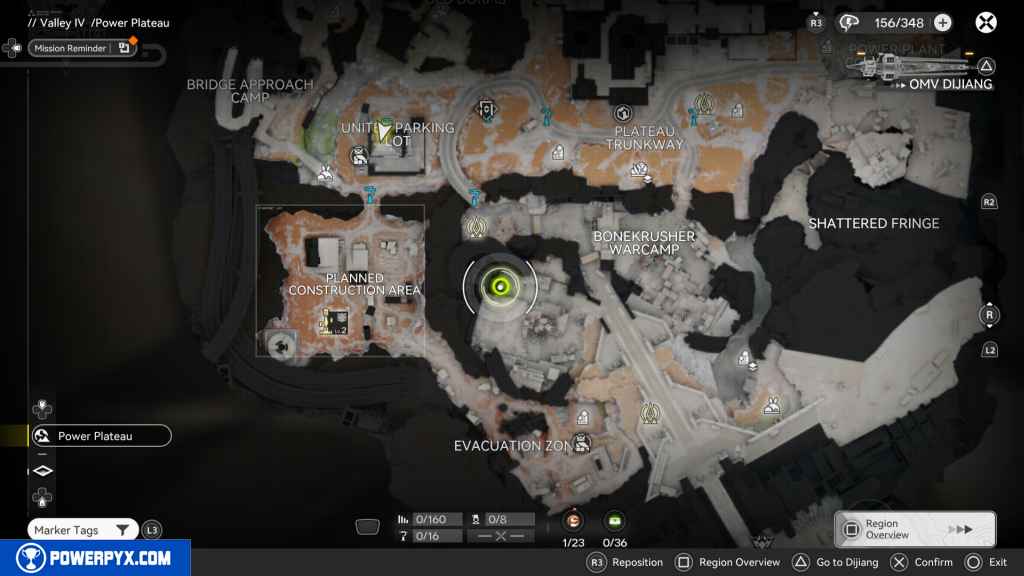
Task: Click the plus button beside 156/348
Action: [x=942, y=23]
